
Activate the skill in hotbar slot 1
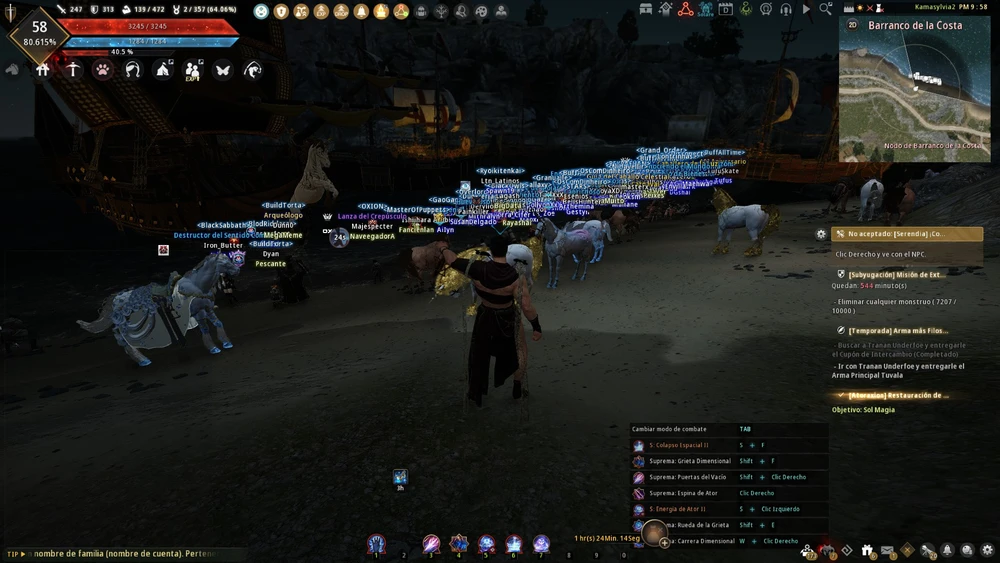tap(376, 544)
